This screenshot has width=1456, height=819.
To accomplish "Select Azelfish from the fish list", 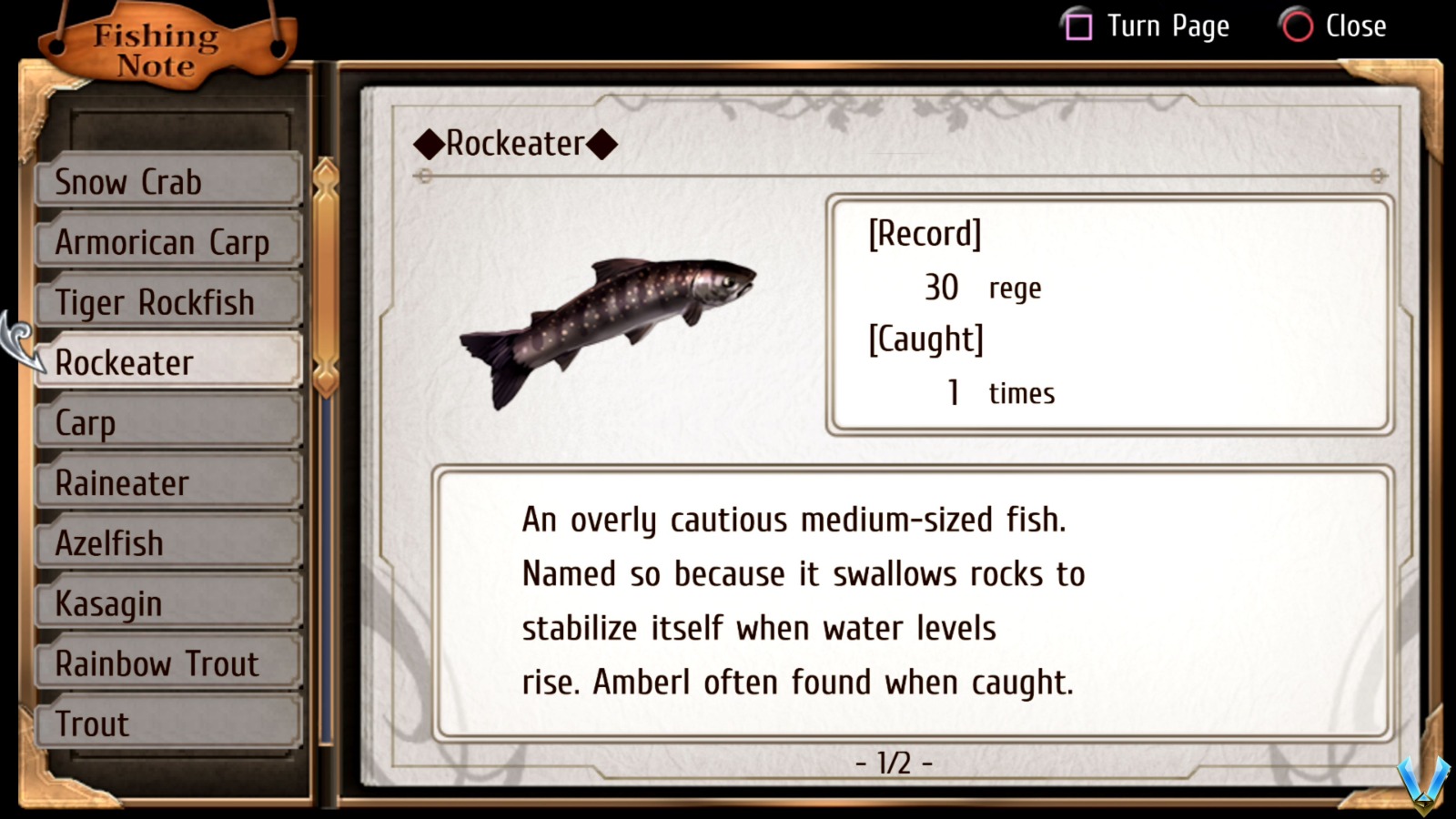I will (167, 541).
